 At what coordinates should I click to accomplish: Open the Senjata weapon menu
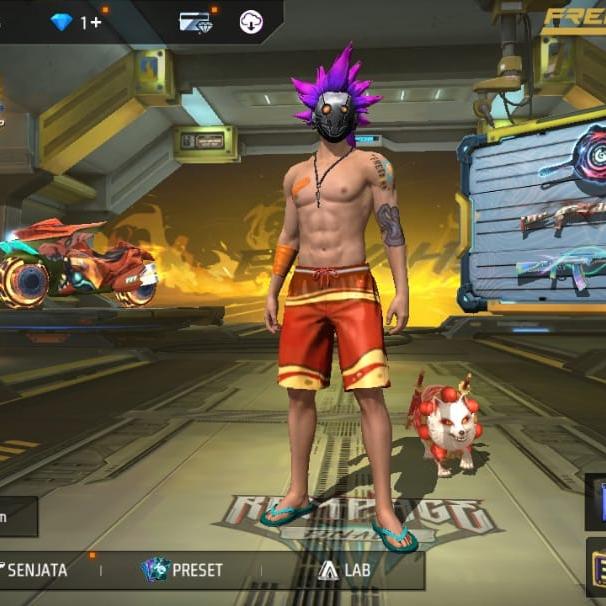tap(36, 570)
